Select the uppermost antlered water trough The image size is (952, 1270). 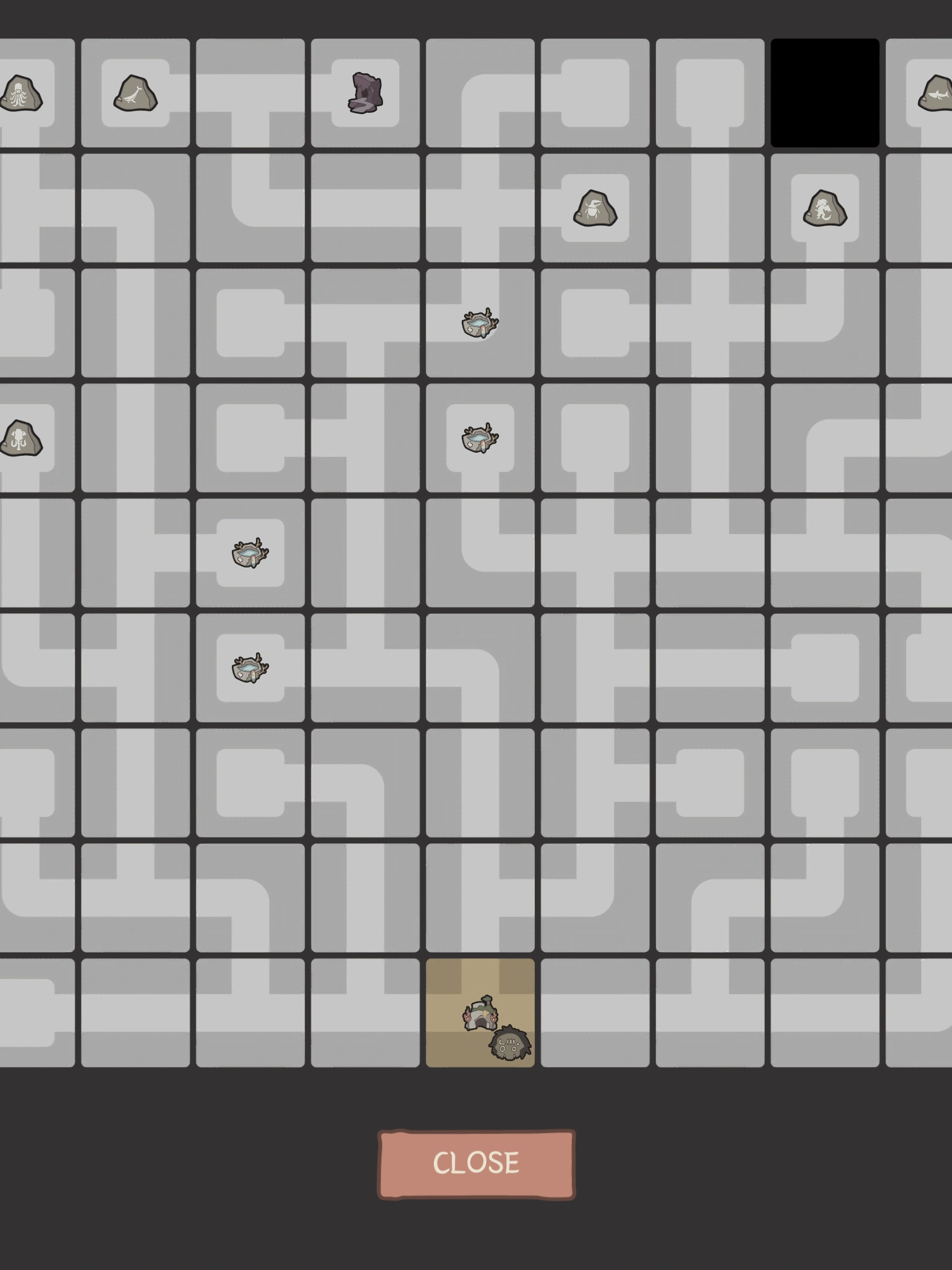click(478, 322)
